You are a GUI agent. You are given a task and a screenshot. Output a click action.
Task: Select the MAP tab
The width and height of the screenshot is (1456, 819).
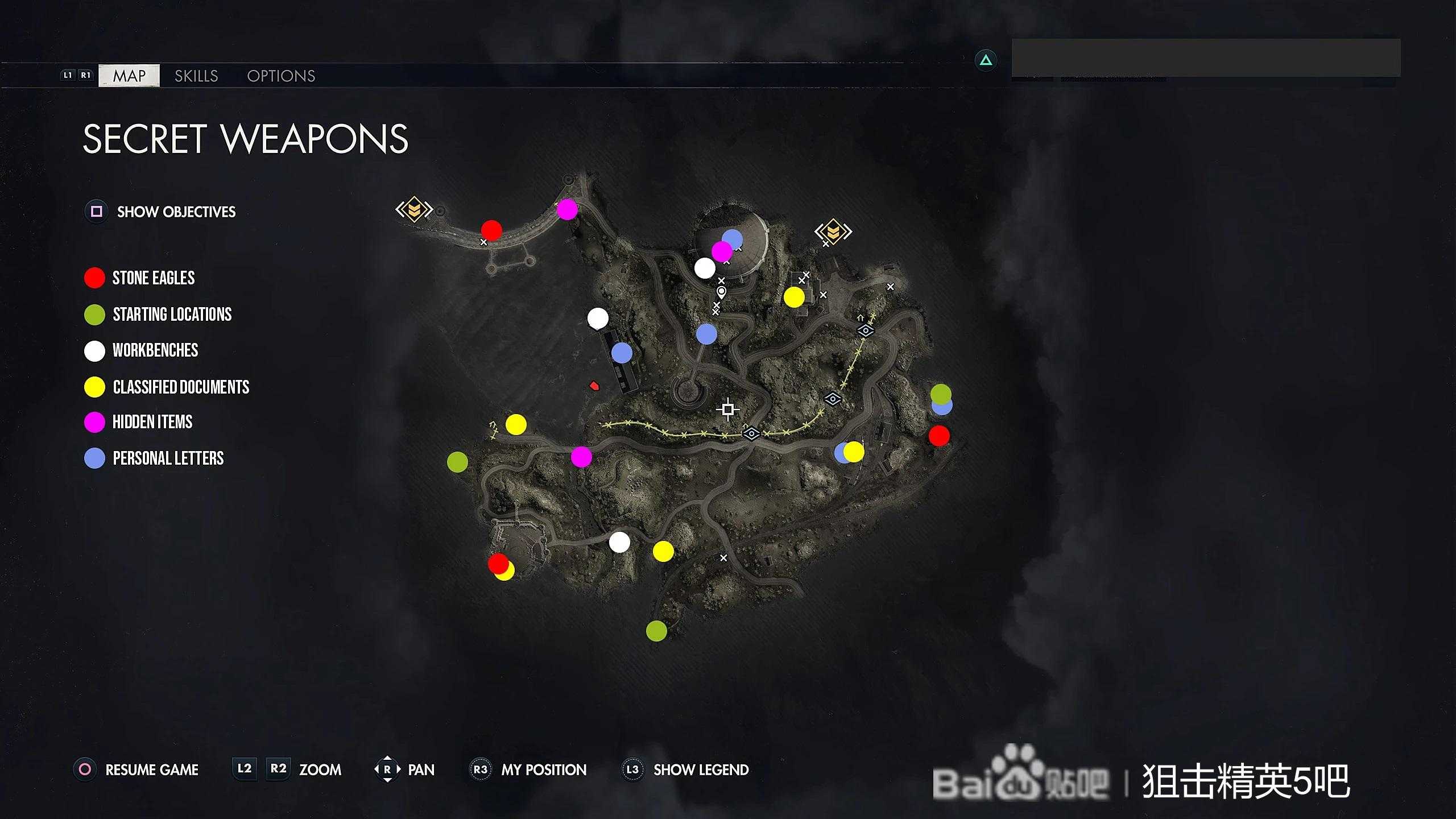click(x=129, y=76)
